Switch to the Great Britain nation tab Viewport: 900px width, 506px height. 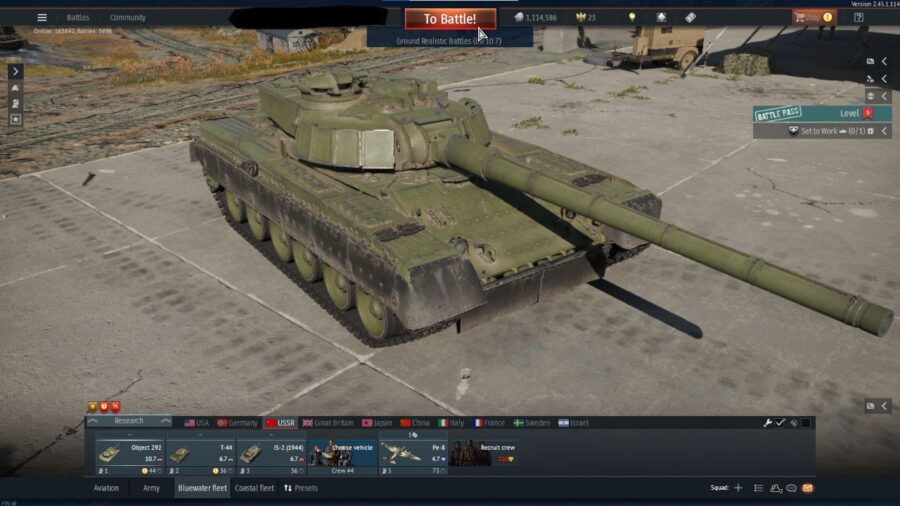pos(329,423)
